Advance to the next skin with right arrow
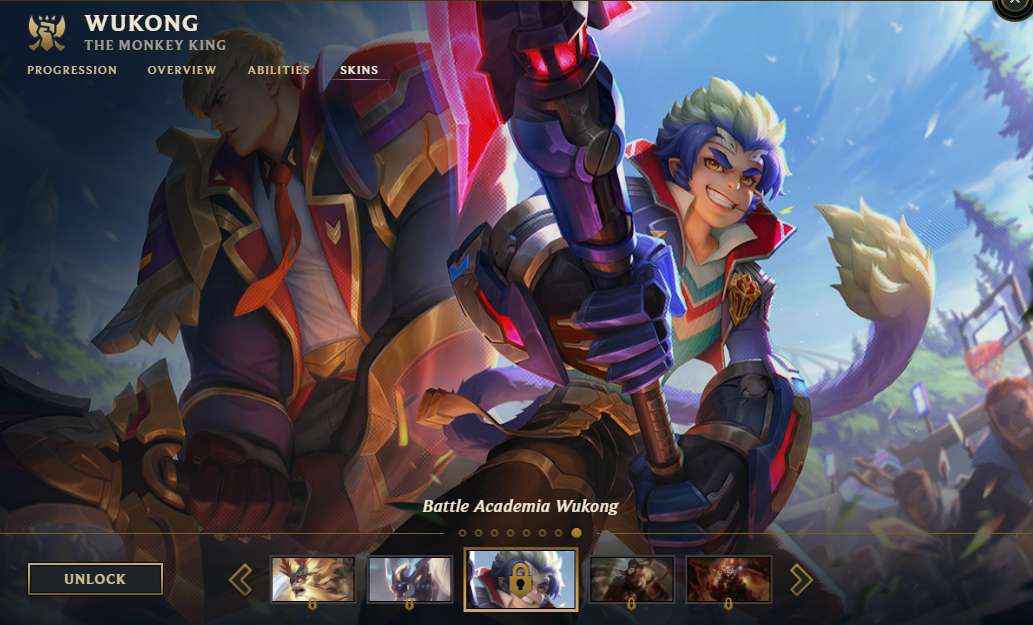Viewport: 1033px width, 625px height. click(x=801, y=579)
